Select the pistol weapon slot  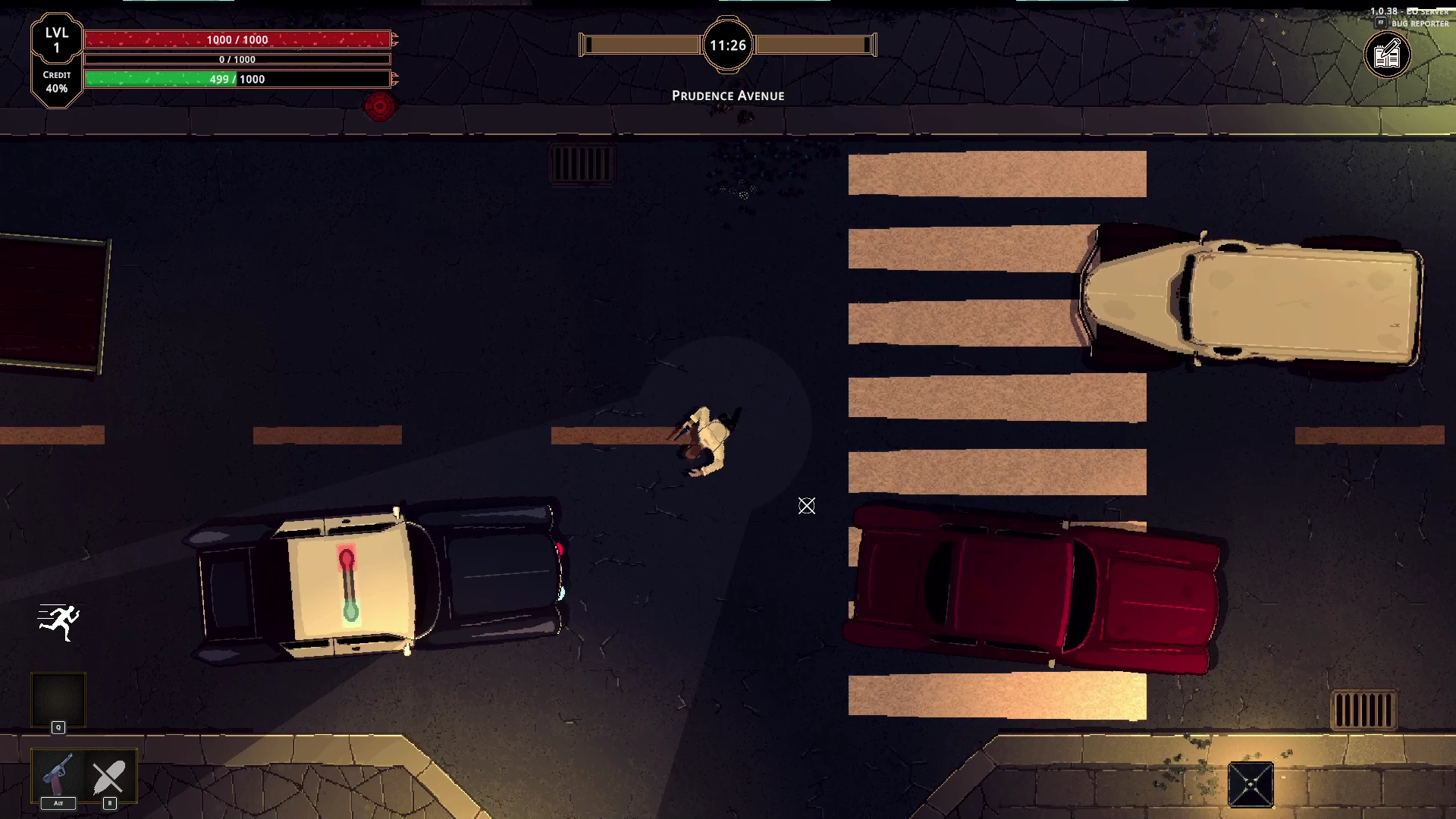(x=58, y=775)
